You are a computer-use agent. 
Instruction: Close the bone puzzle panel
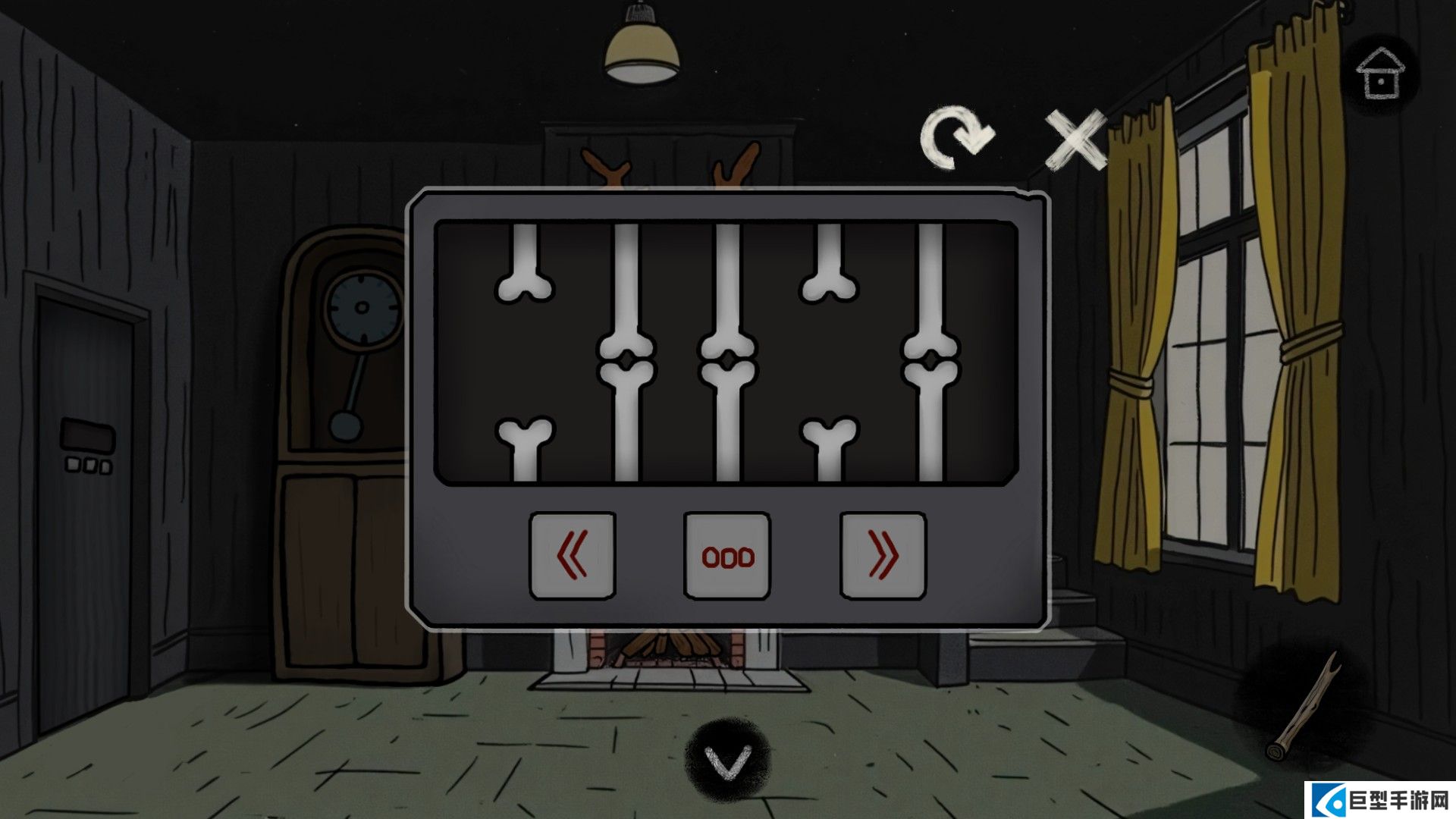[1075, 140]
